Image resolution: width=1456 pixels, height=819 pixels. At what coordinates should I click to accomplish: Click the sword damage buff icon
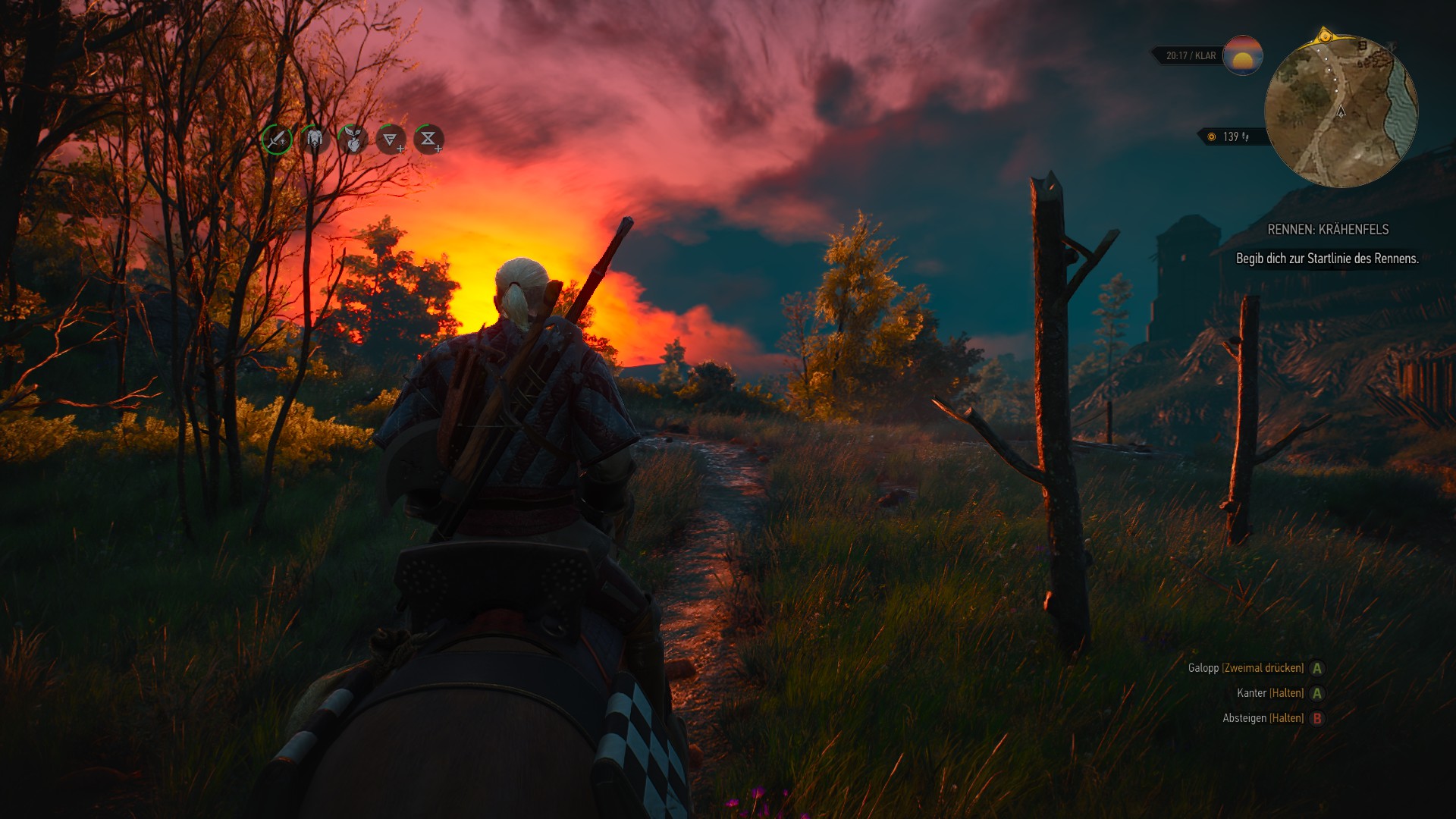pos(277,140)
